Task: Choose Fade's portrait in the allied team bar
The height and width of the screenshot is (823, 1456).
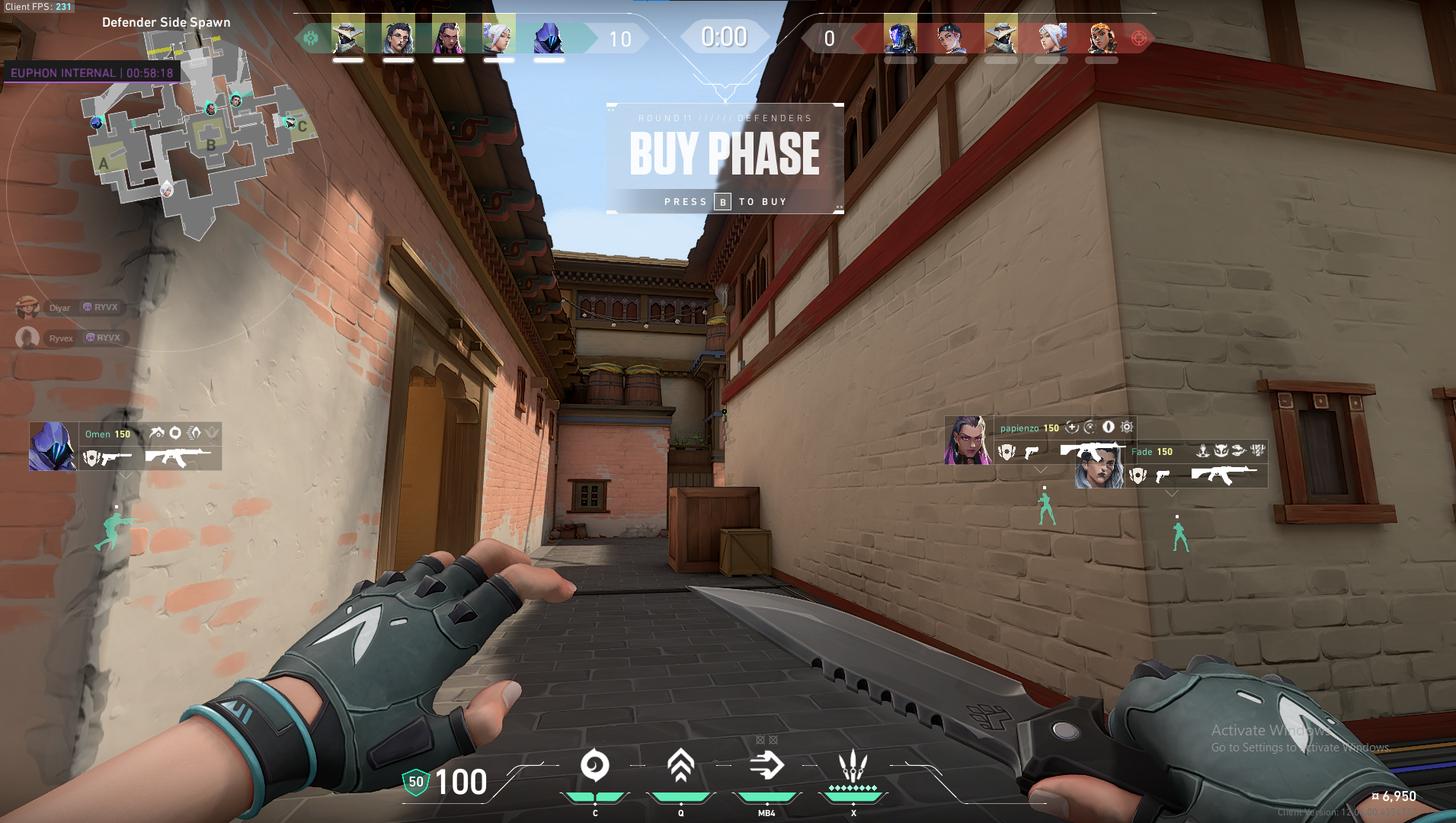Action: coord(398,37)
